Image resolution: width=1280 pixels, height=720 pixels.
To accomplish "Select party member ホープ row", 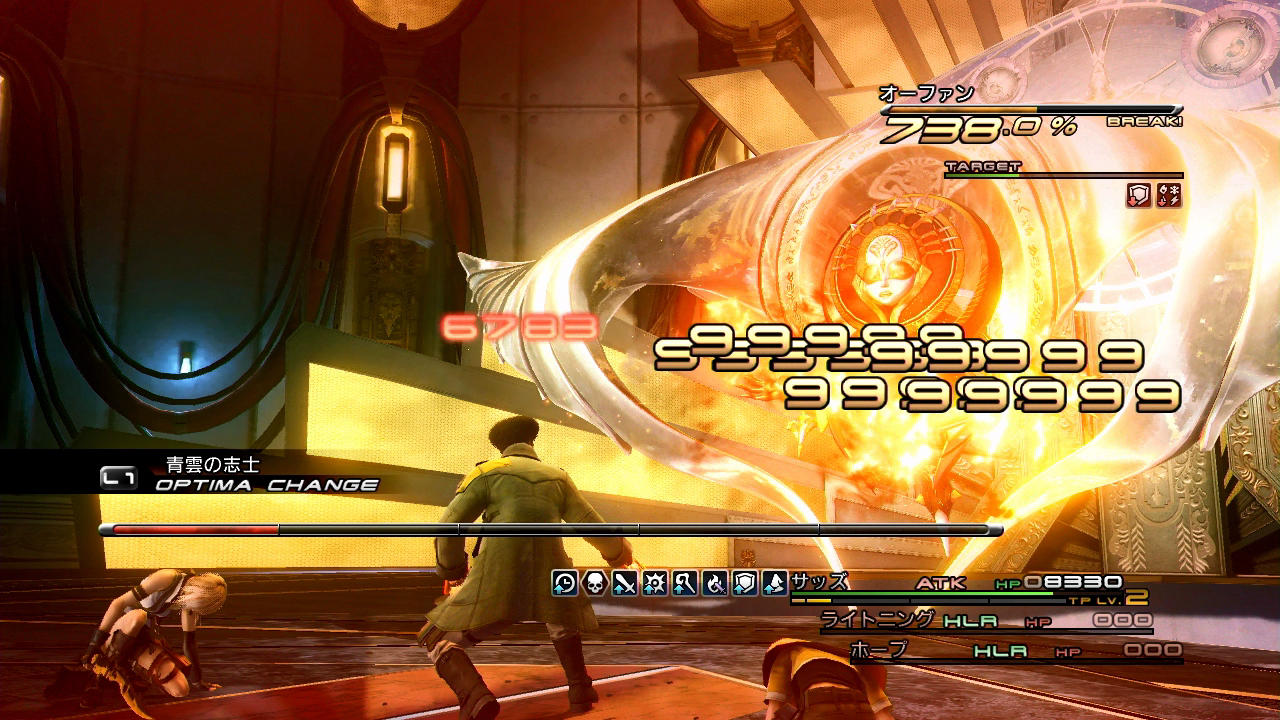I will click(1015, 650).
